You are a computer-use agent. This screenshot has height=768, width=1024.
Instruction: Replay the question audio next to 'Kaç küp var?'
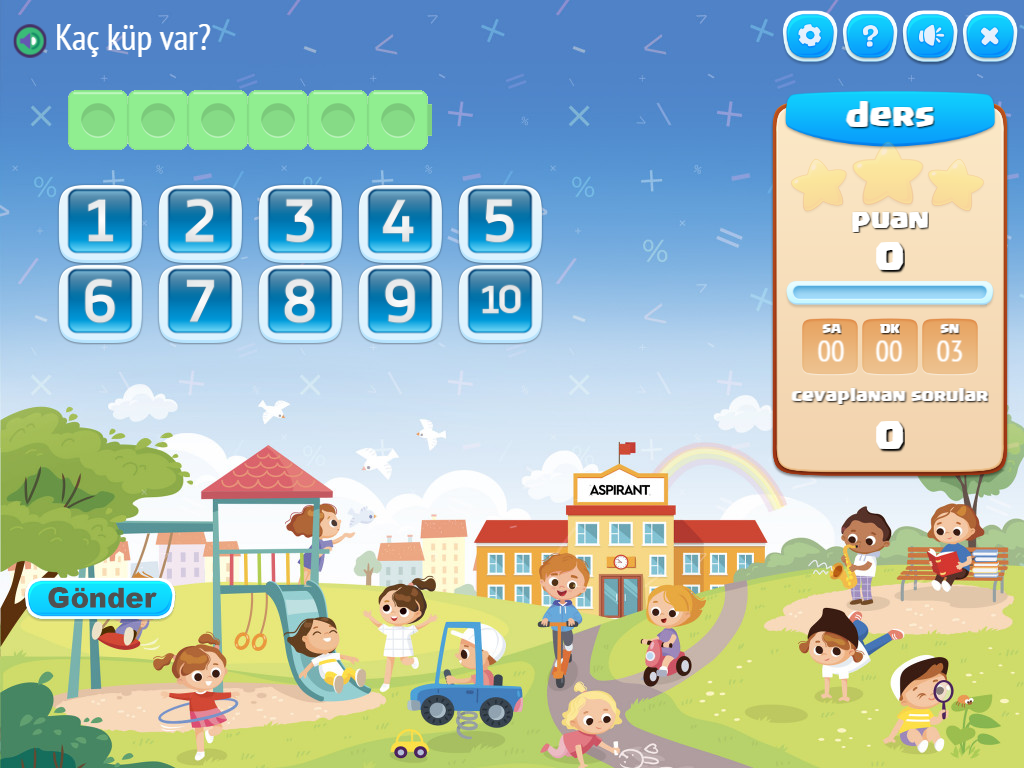30,40
